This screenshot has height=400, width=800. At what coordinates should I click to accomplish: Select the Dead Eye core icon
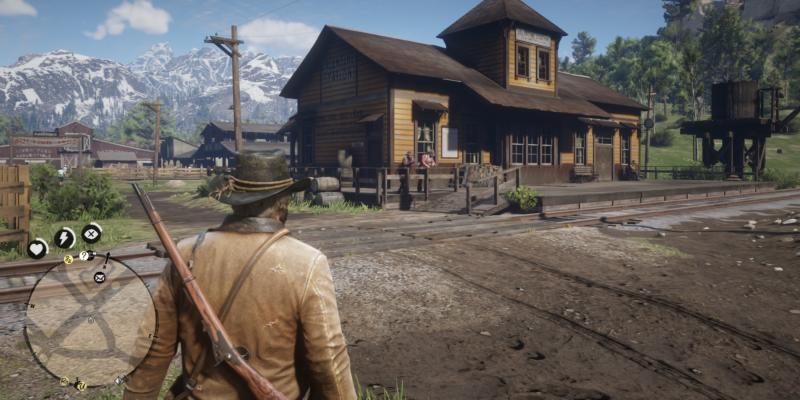click(x=92, y=234)
